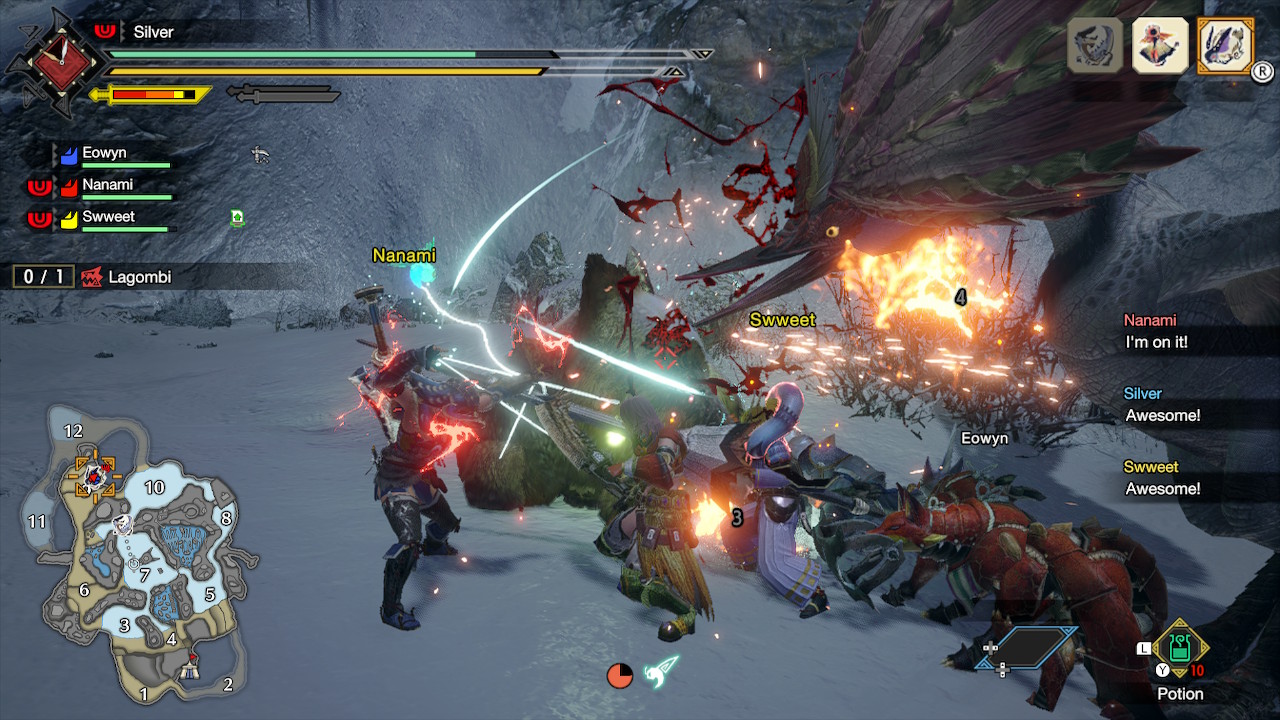Click the middle monster icon in the top-right group

pos(1159,46)
